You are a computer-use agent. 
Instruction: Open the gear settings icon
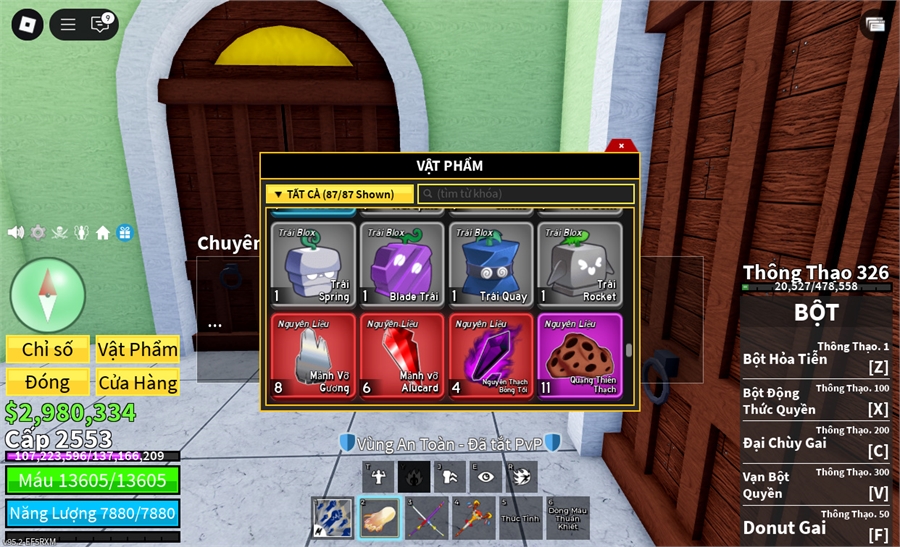point(38,232)
